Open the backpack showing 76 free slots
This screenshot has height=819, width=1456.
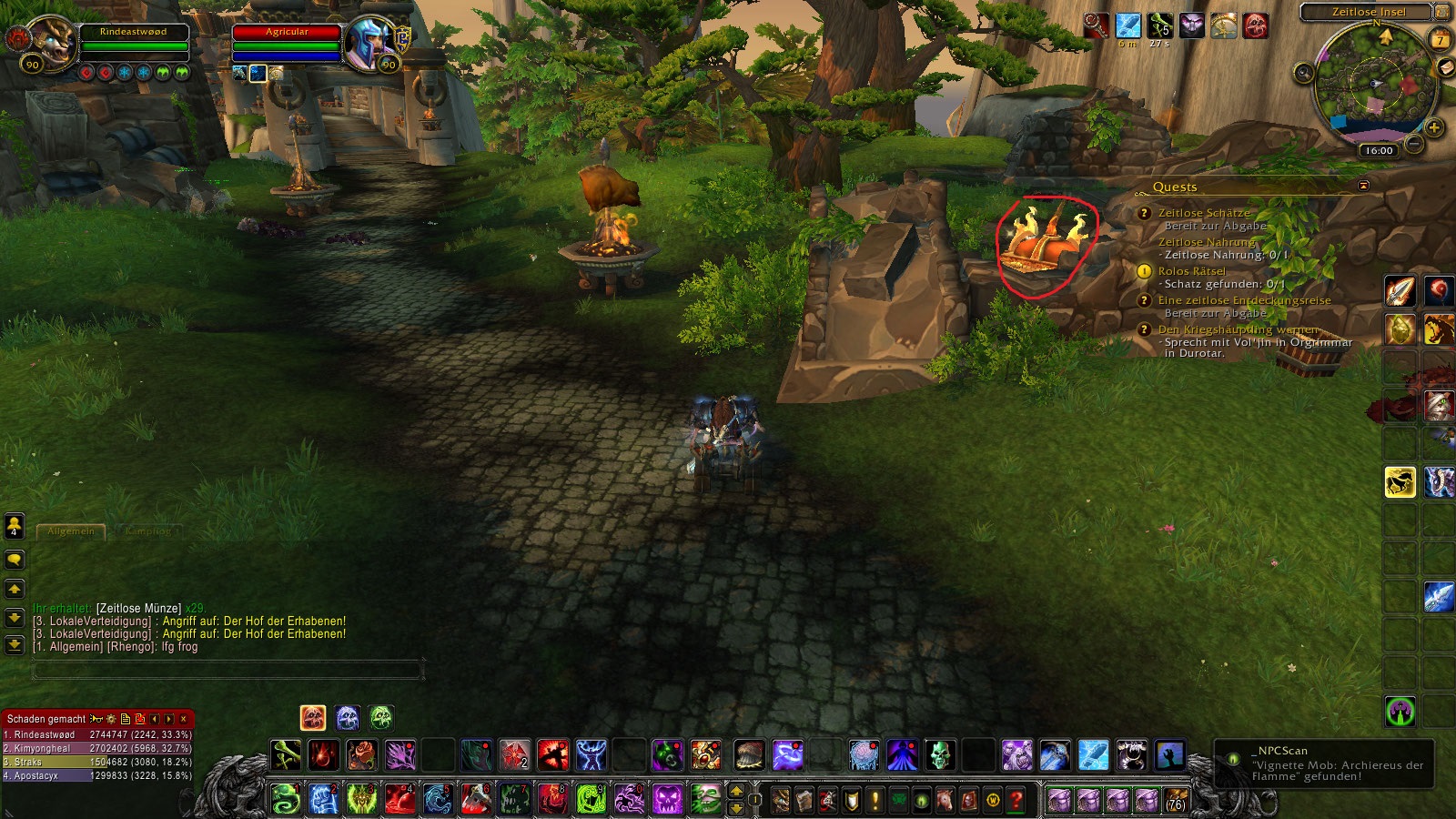point(1177,801)
